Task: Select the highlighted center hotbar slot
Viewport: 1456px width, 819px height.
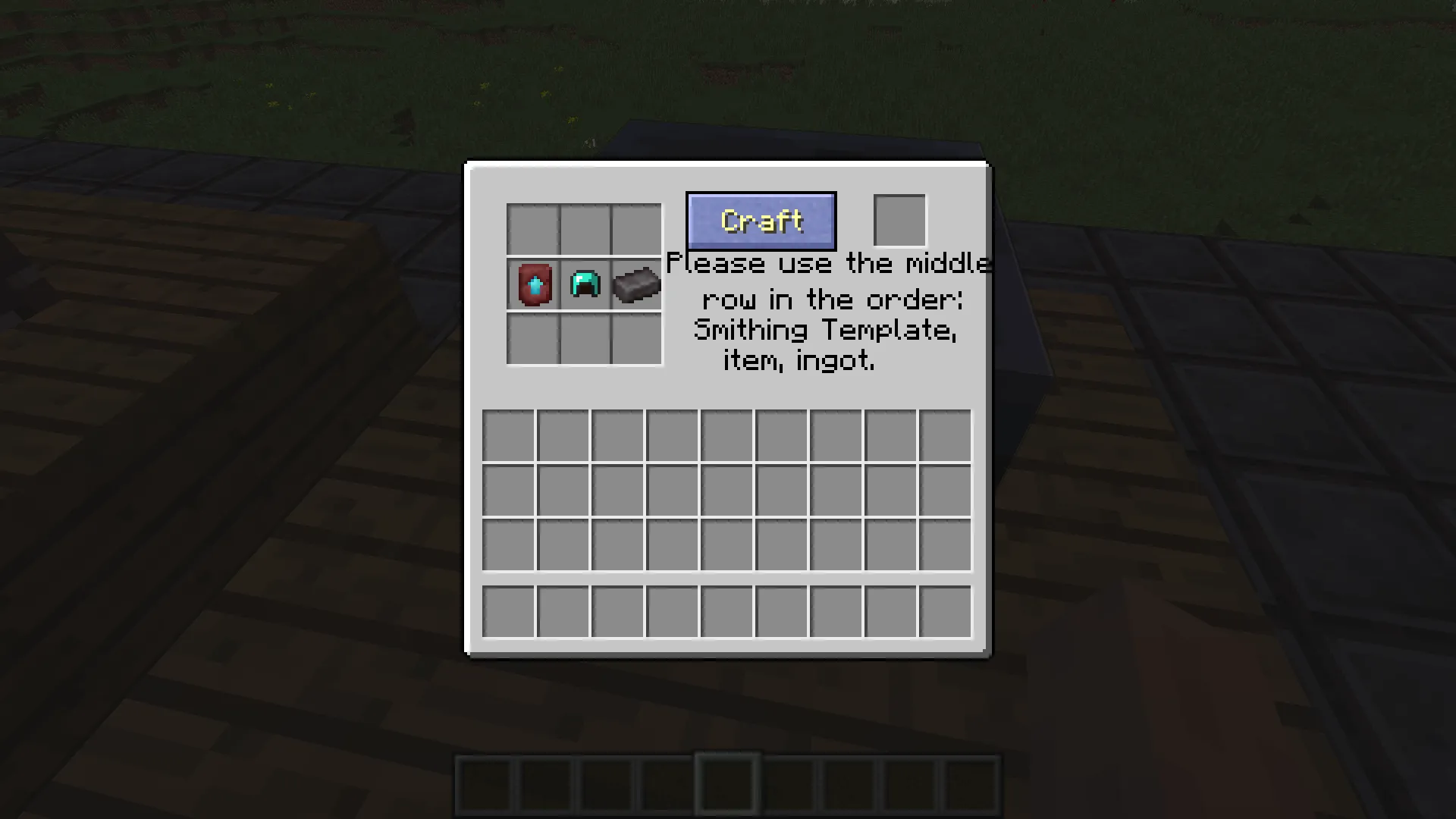Action: 726,783
